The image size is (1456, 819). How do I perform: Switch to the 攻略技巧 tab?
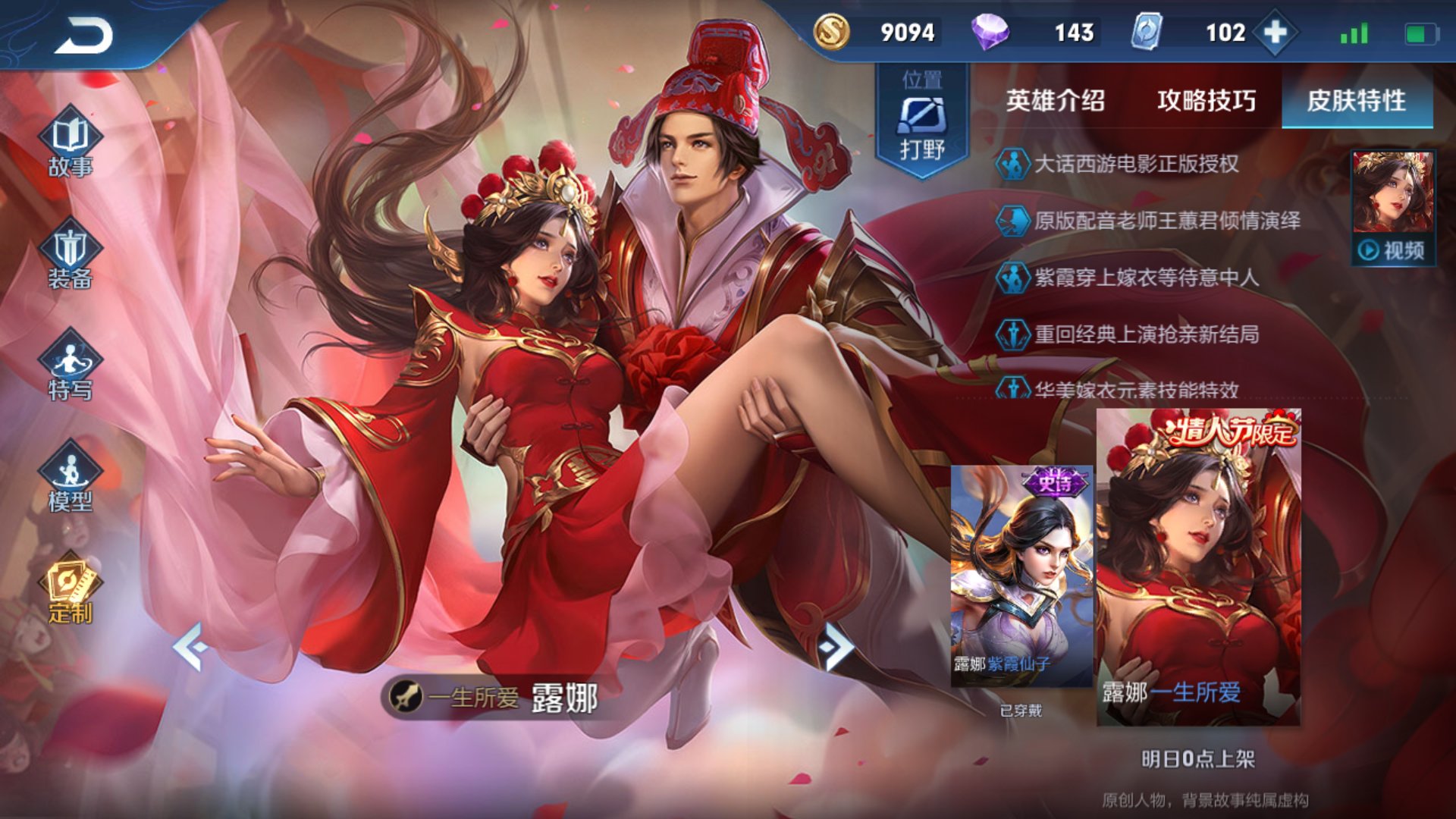click(1206, 101)
